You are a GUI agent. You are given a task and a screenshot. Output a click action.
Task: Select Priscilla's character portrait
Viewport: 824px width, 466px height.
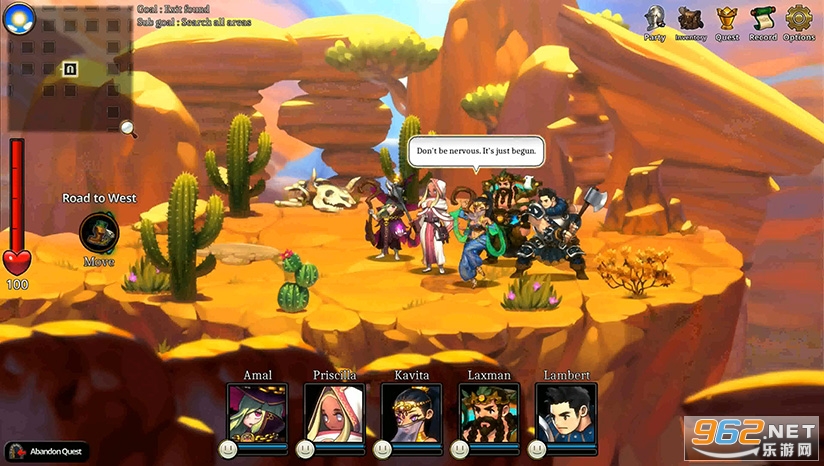[334, 414]
